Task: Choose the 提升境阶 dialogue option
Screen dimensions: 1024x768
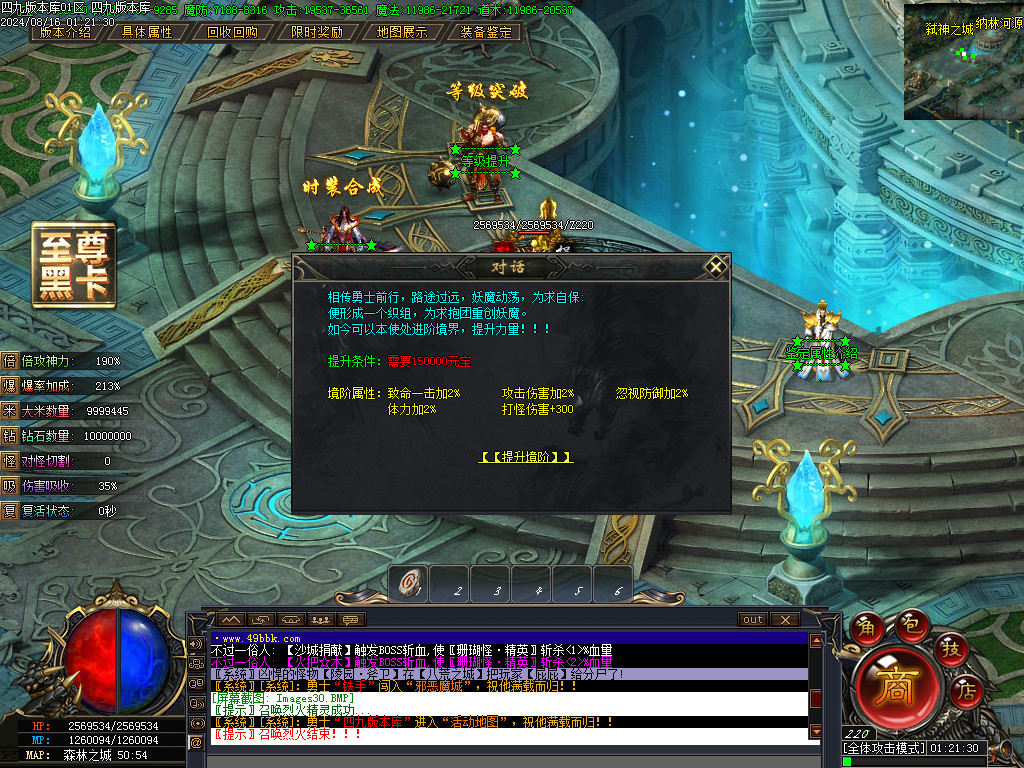Action: point(527,457)
